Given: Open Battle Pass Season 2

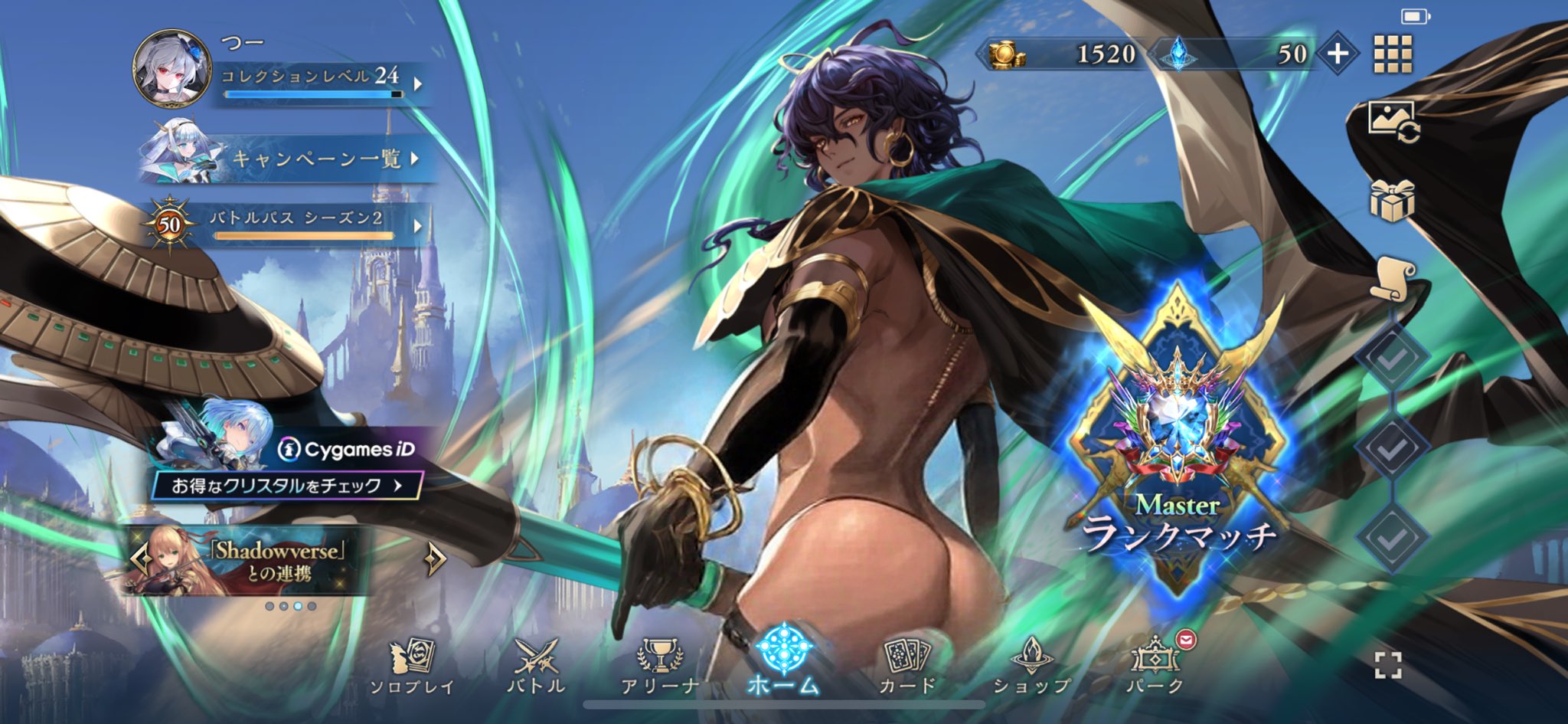Looking at the screenshot, I should (x=306, y=224).
